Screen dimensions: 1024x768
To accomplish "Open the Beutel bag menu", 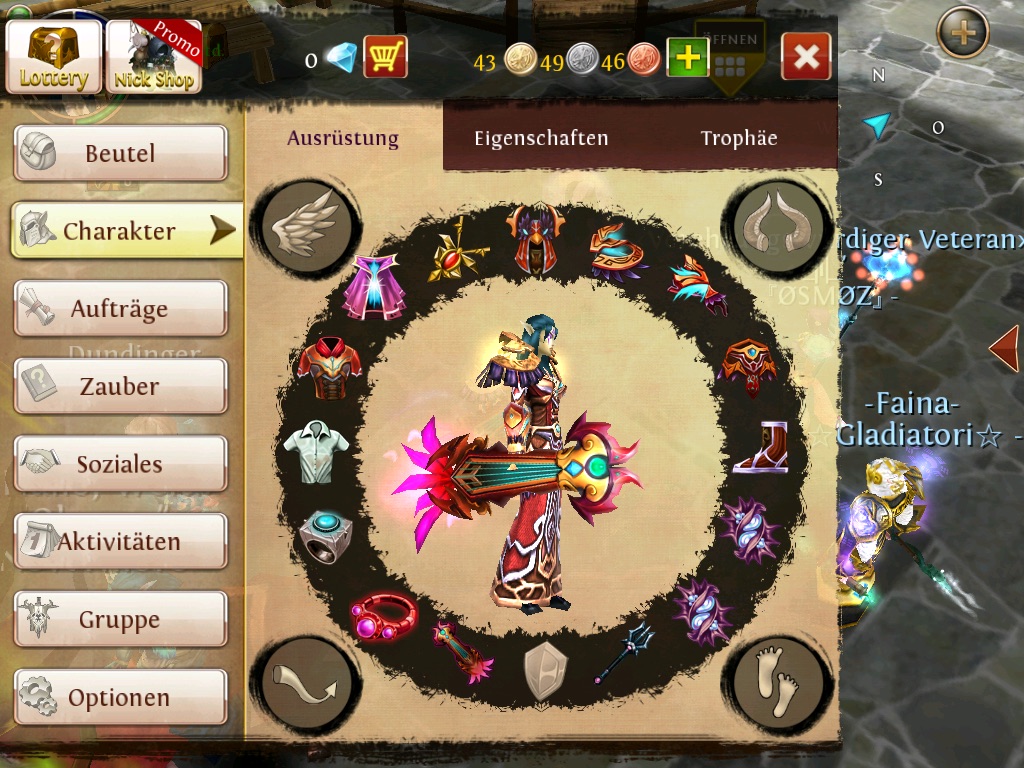I will click(x=120, y=153).
